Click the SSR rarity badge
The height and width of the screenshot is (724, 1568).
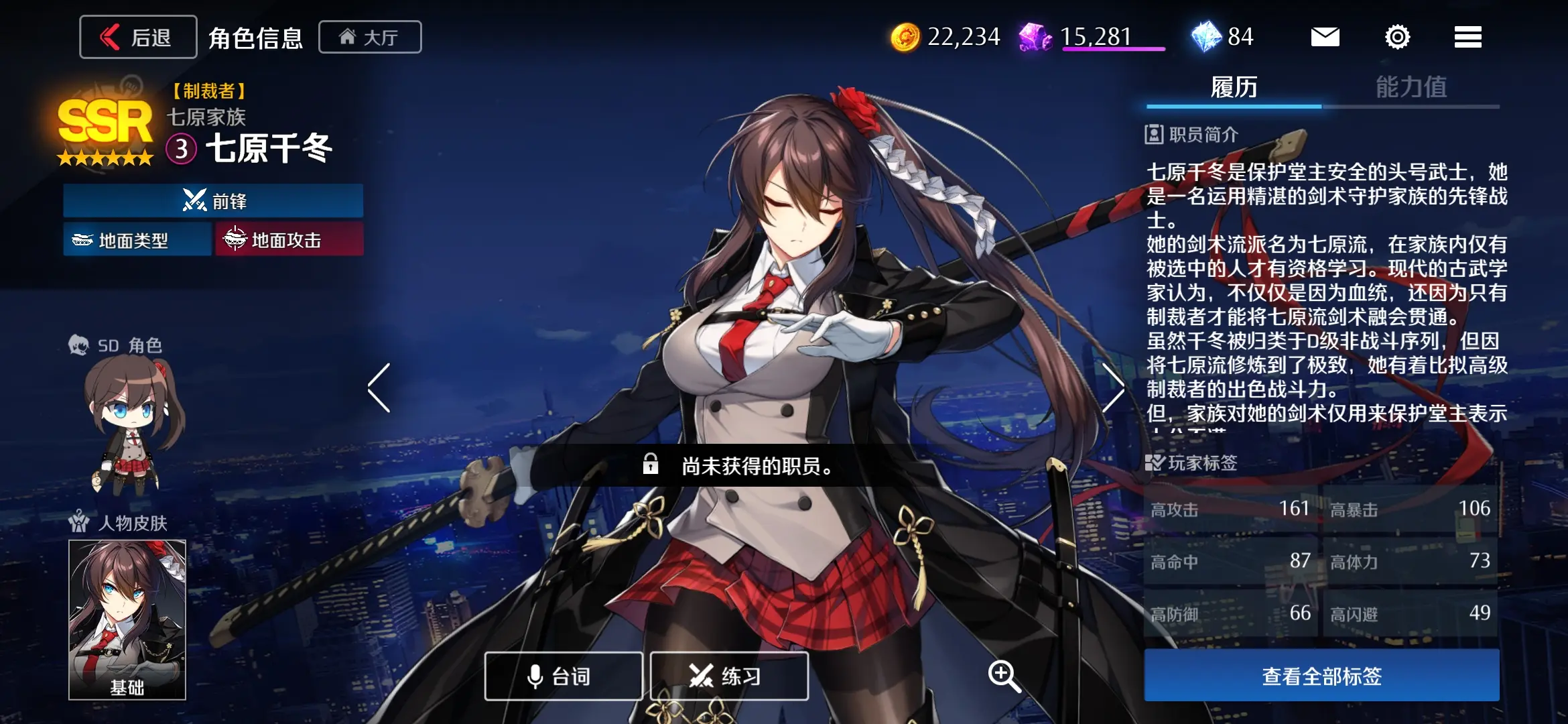(104, 121)
